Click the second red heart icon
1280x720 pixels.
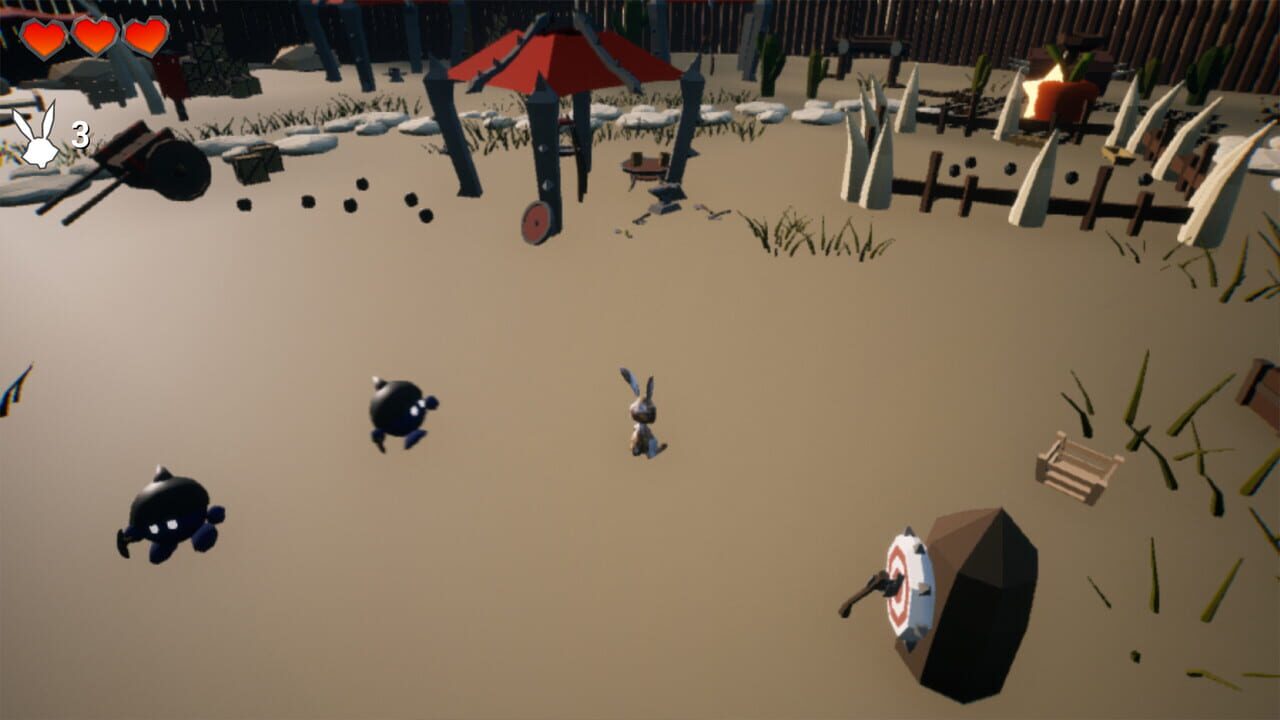point(94,39)
